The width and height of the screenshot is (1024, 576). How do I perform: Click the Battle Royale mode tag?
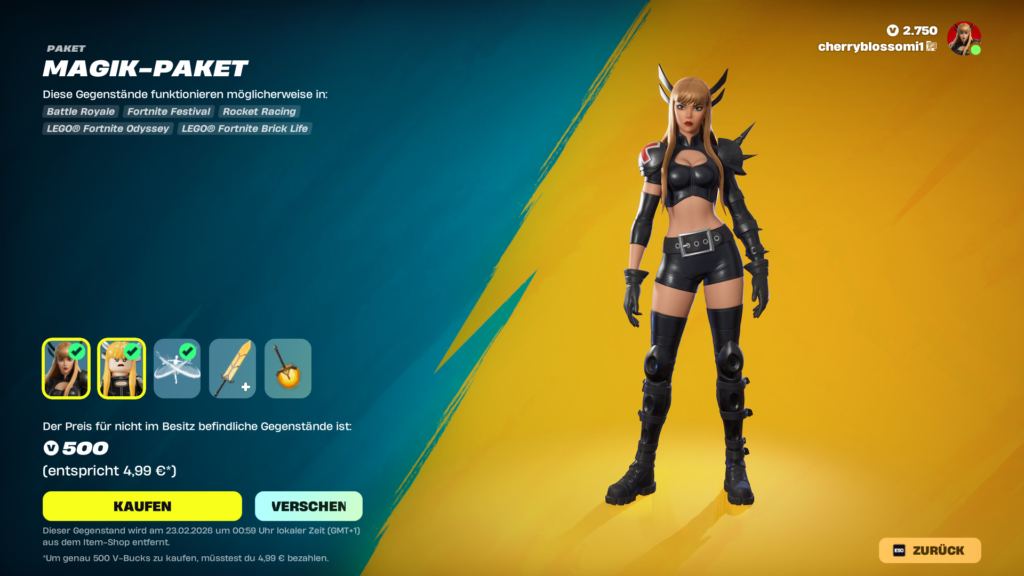[80, 112]
